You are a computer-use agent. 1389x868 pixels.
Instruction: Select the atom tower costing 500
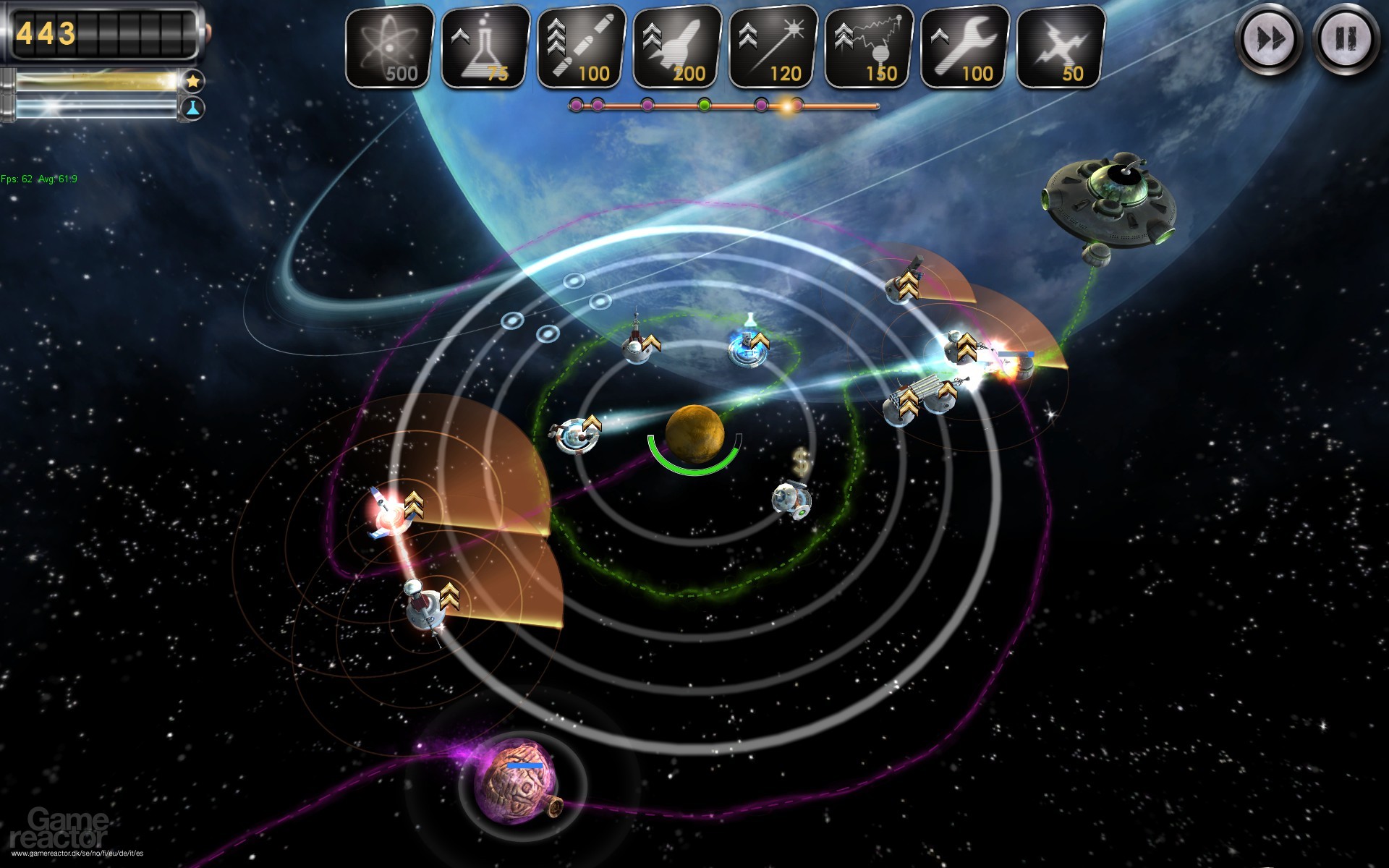coord(390,47)
